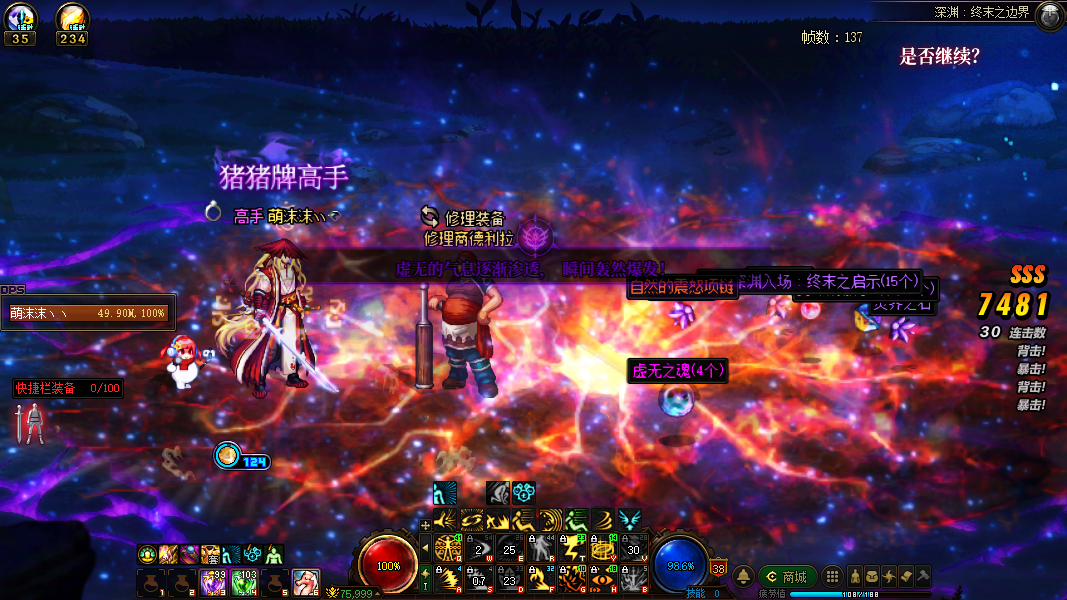Screen dimensions: 1067x600
Task: Use the purple potion in quick slot 3
Action: click(213, 582)
